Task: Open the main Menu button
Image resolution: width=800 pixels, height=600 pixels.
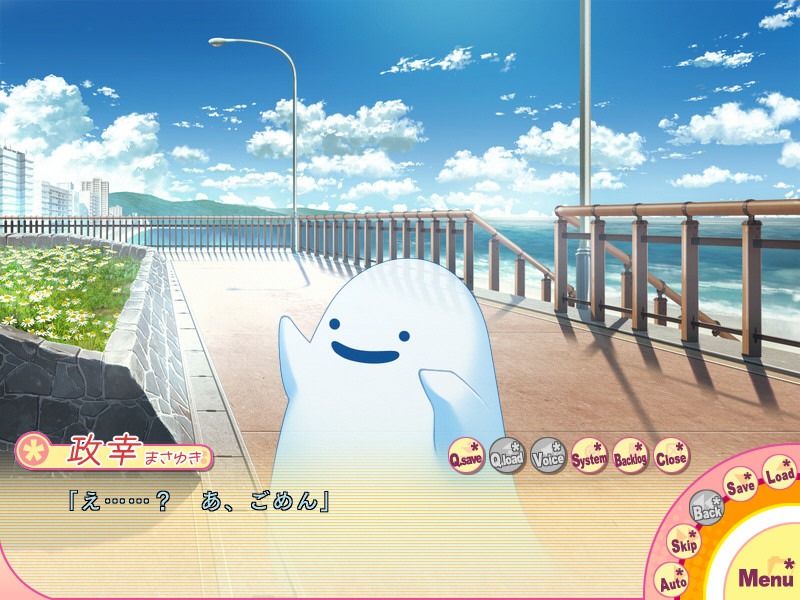Action: click(766, 576)
